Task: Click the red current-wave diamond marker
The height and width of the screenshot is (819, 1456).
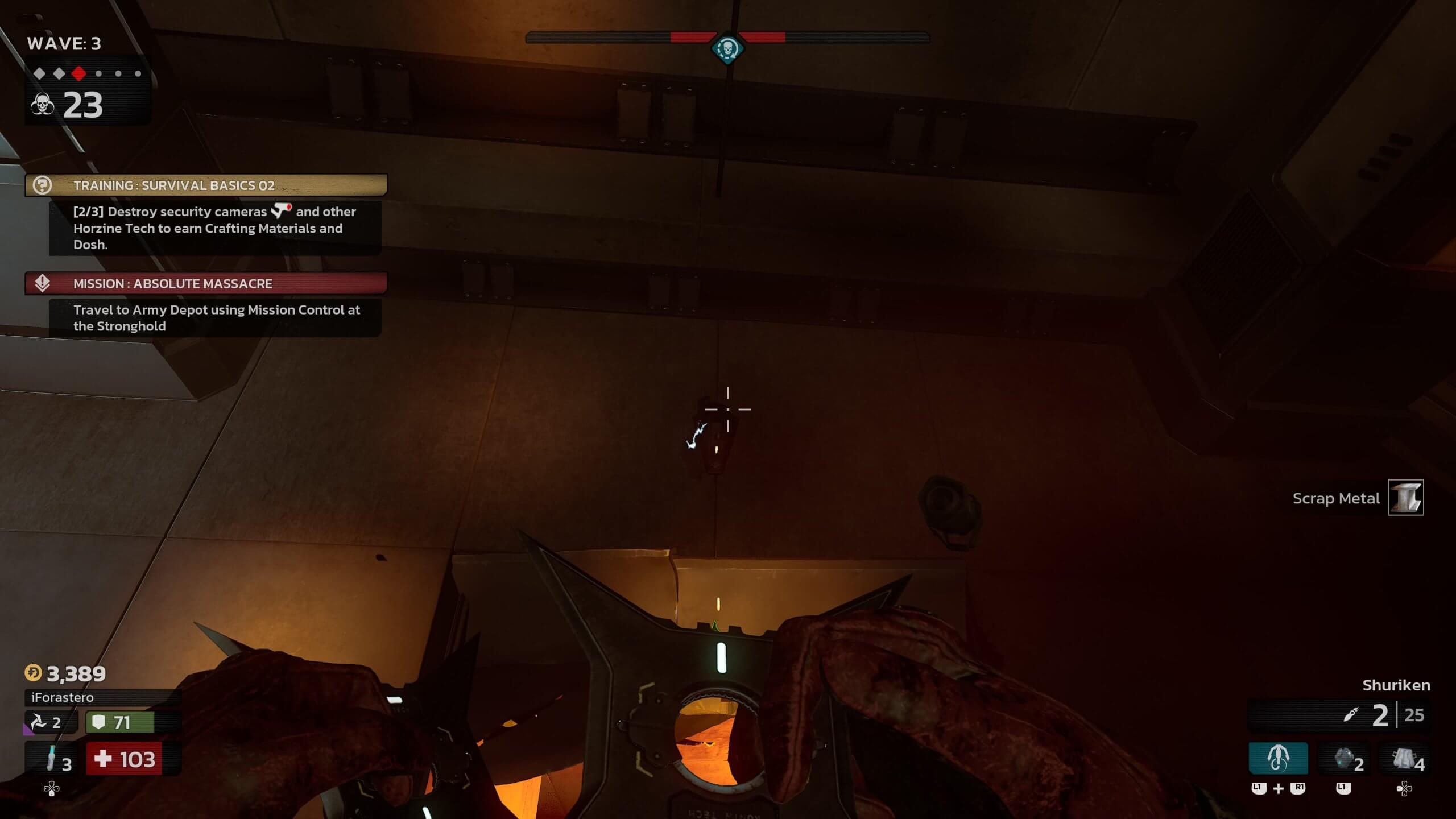Action: [79, 73]
